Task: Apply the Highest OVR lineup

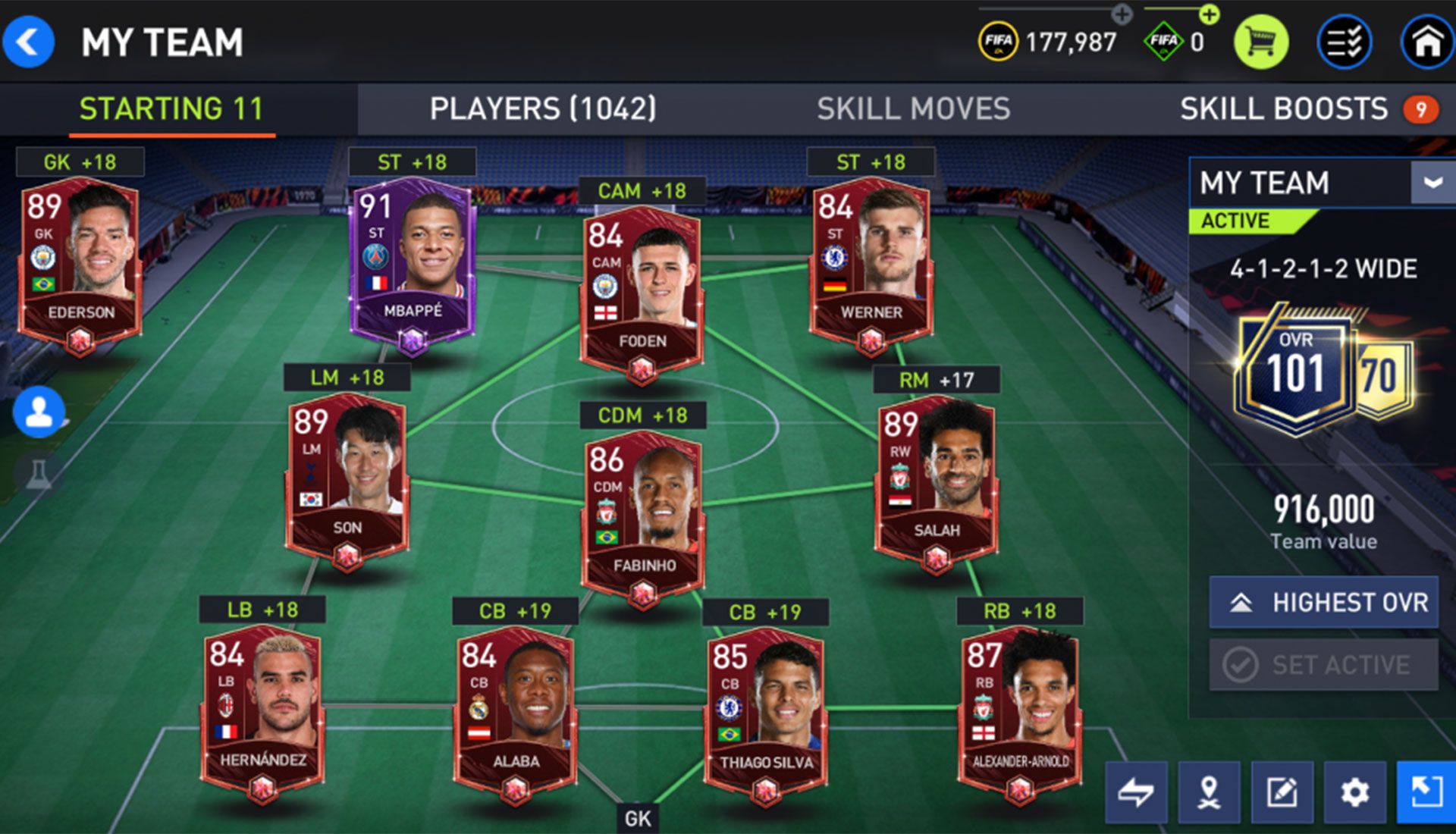Action: coord(1323,603)
